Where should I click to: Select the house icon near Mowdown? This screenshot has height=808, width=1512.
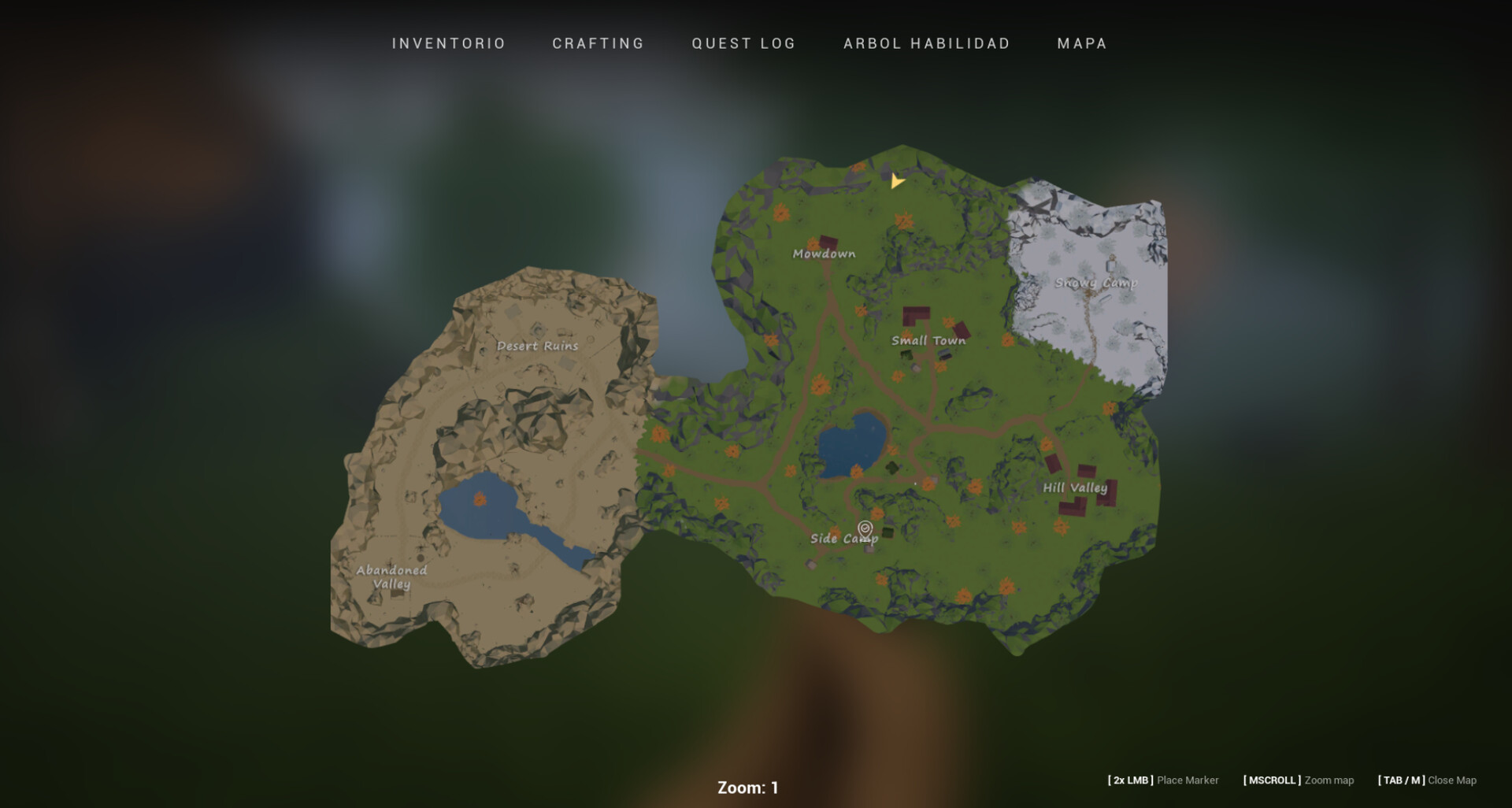(x=828, y=242)
